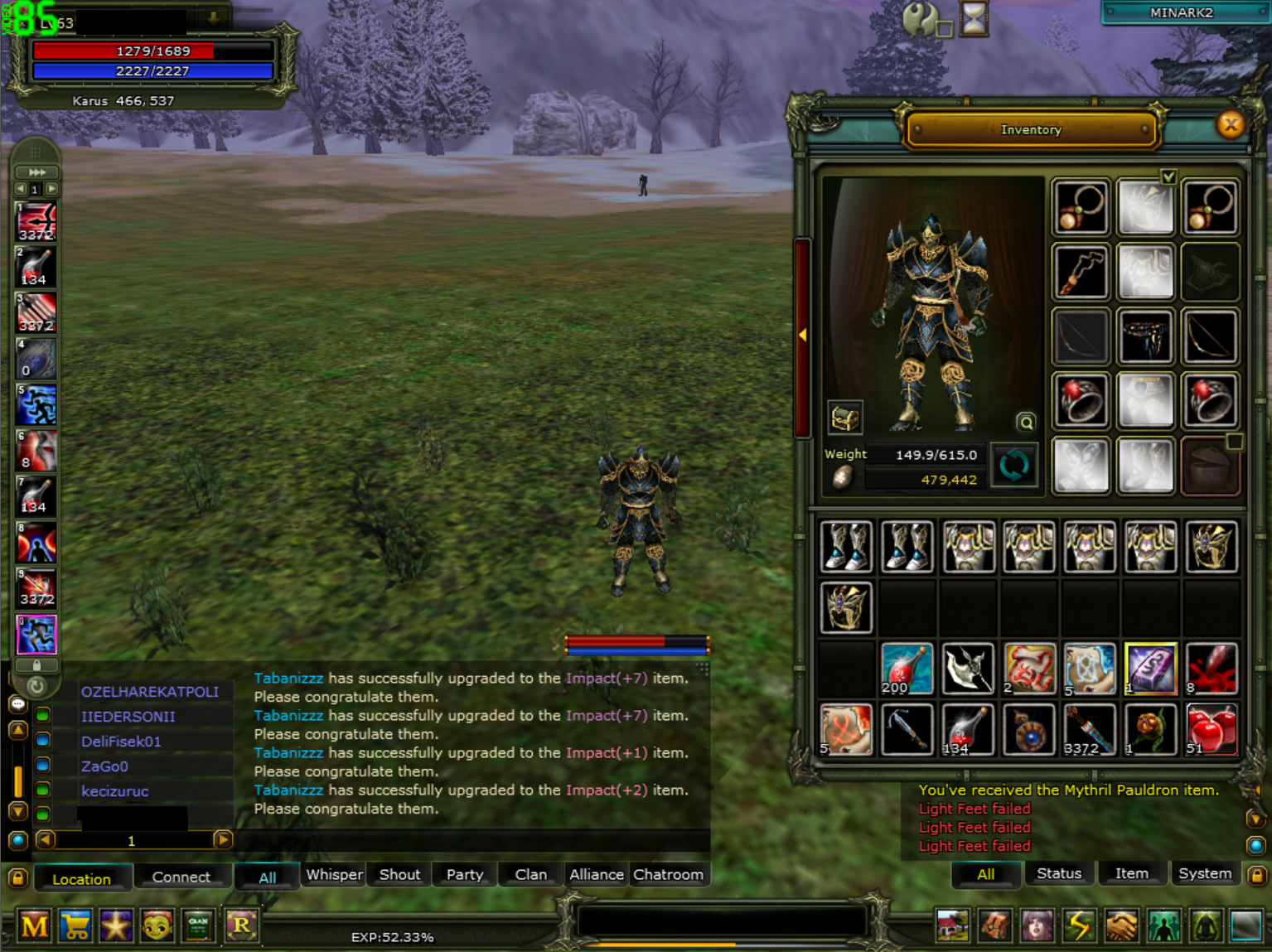Switch to the Connect tab
The image size is (1272, 952).
[181, 877]
